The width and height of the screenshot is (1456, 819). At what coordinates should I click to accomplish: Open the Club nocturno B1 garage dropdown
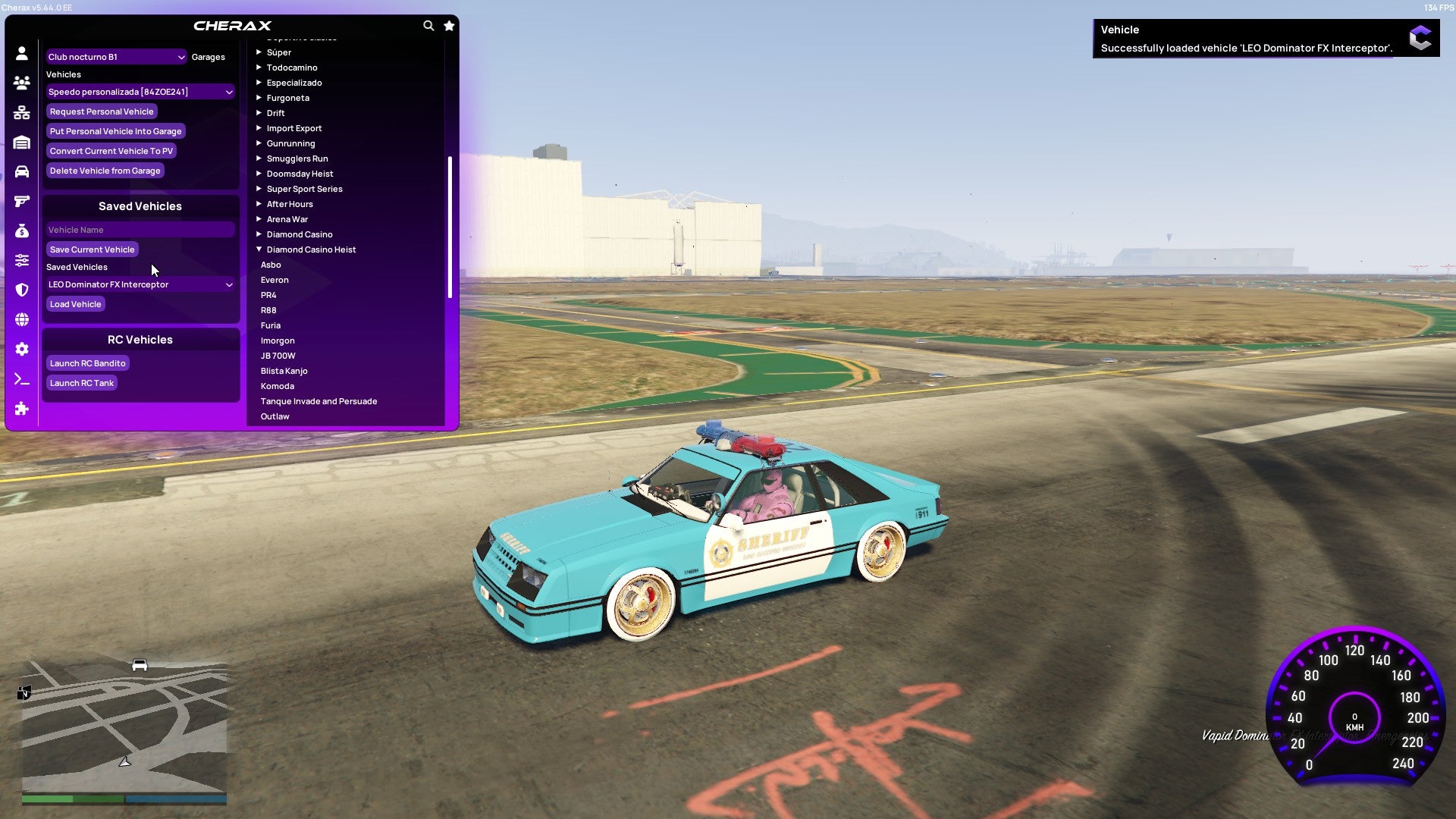116,56
